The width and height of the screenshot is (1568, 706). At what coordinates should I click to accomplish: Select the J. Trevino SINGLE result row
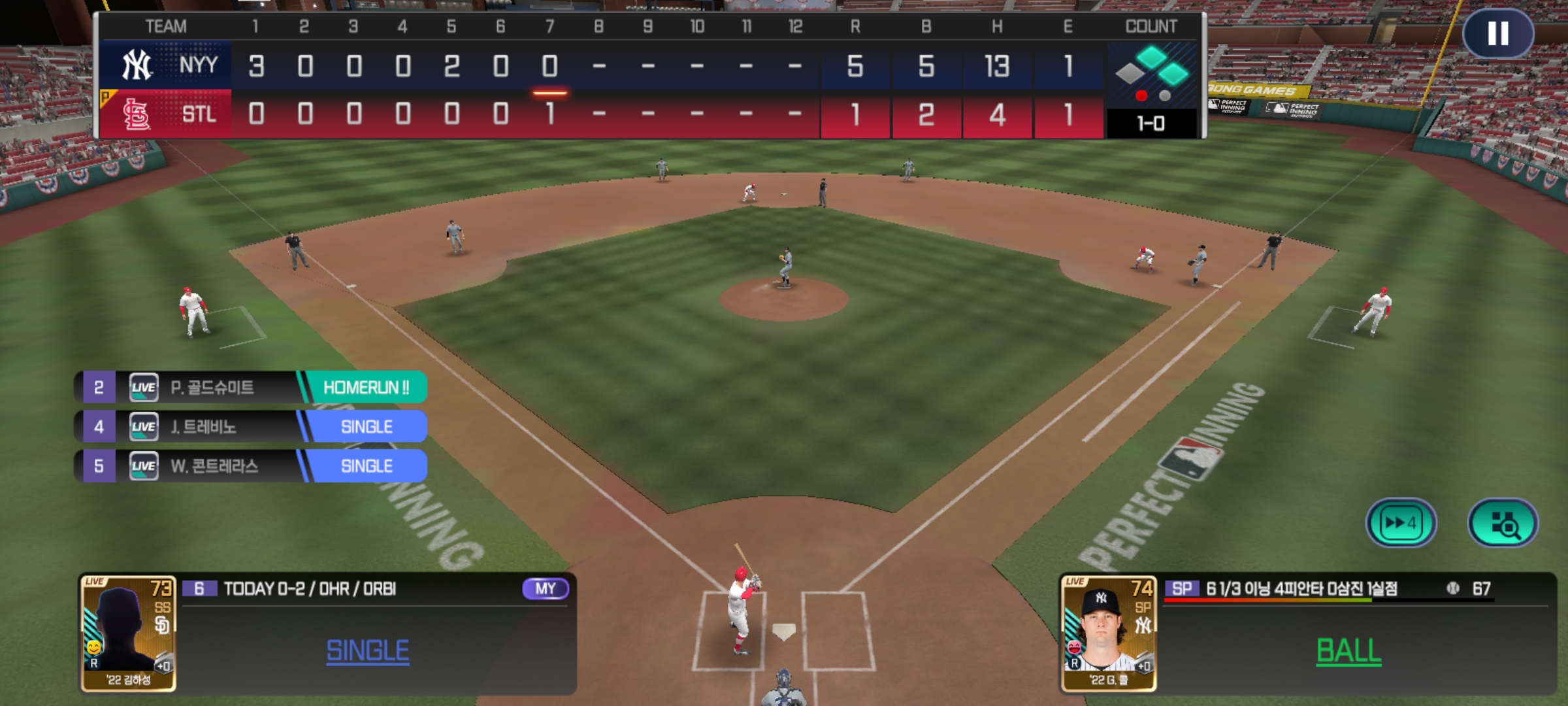(x=251, y=427)
